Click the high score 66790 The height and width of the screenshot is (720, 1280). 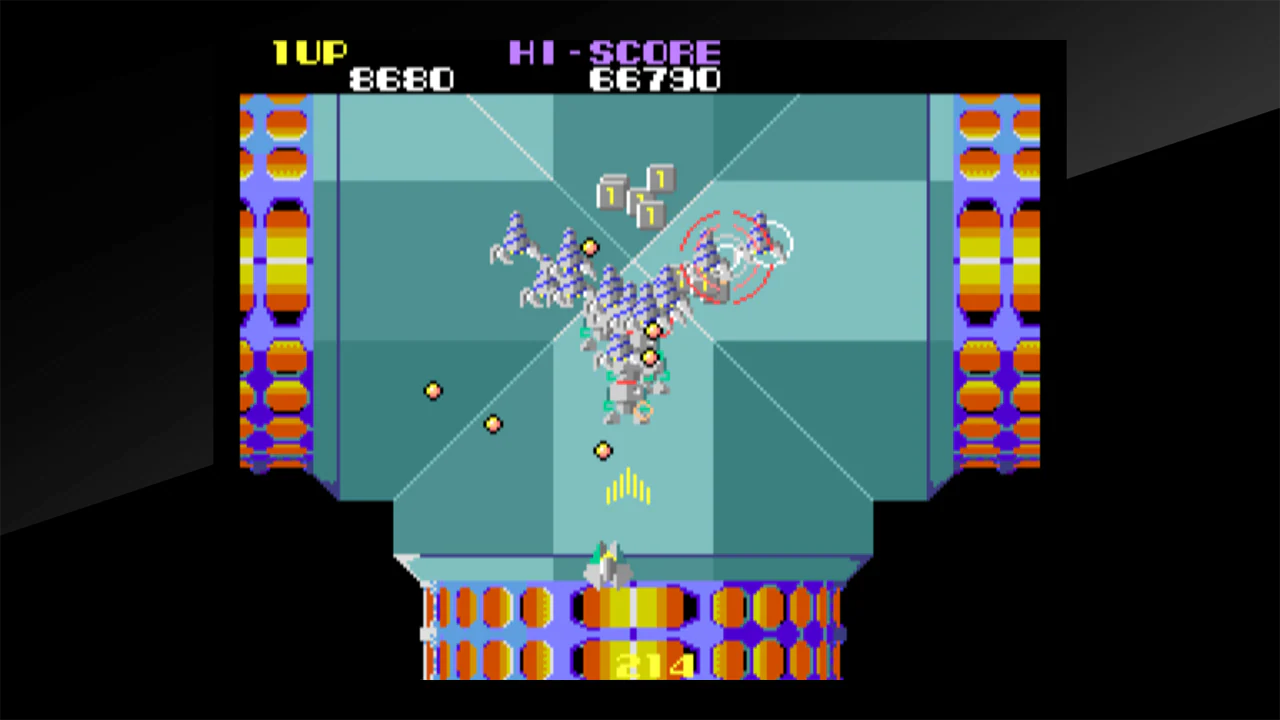tap(655, 79)
